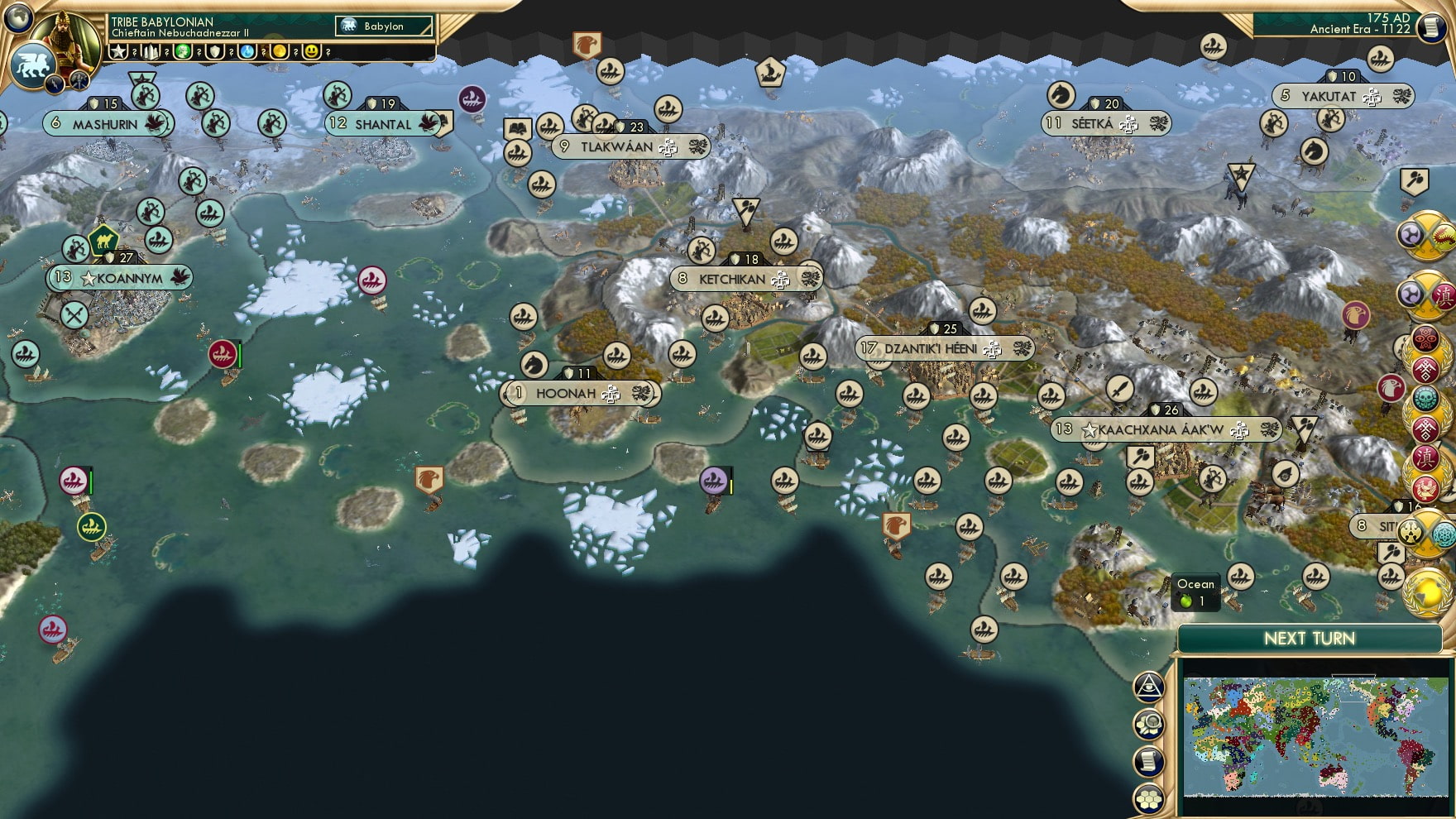Open the Civilopedia scroll icon near the minimap
This screenshot has width=1456, height=819.
[x=1148, y=761]
